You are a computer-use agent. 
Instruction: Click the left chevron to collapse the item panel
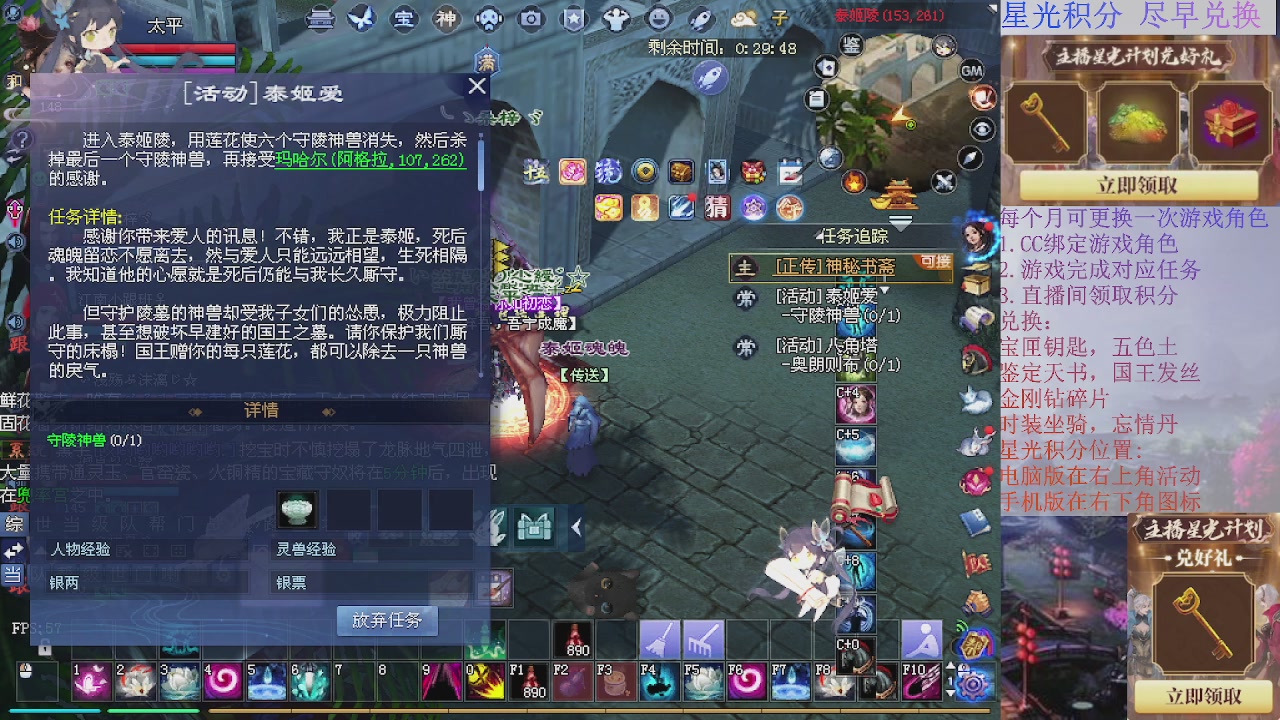pyautogui.click(x=575, y=527)
